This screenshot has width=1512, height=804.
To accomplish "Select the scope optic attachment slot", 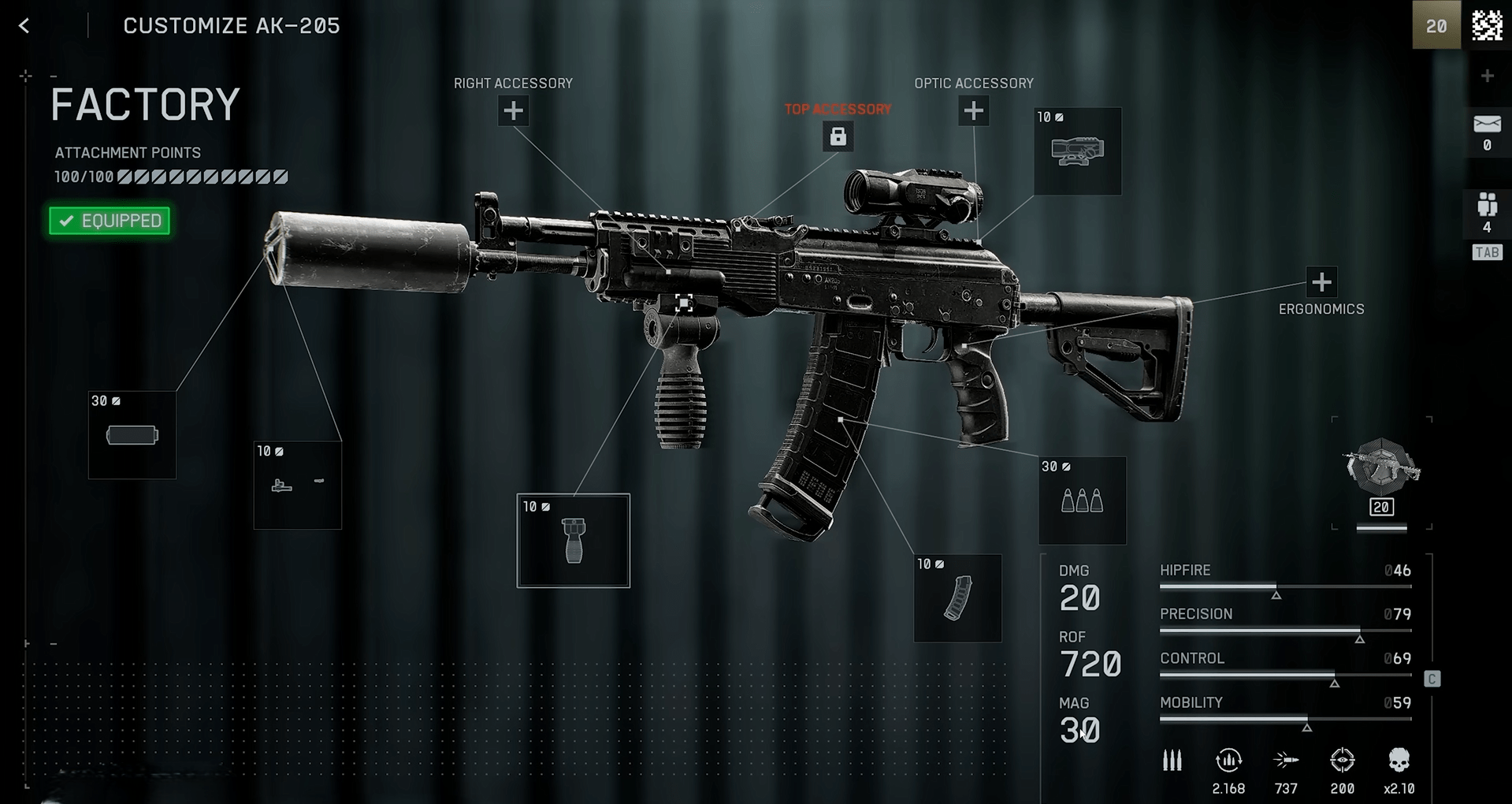I will [x=1077, y=151].
